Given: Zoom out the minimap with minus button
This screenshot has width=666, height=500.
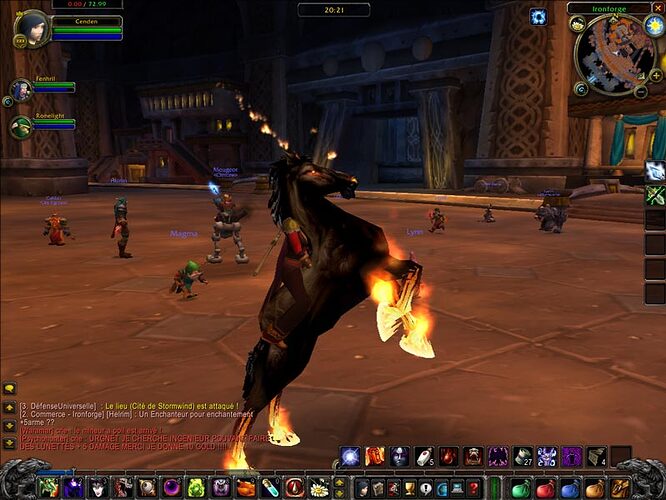Looking at the screenshot, I should 641,92.
